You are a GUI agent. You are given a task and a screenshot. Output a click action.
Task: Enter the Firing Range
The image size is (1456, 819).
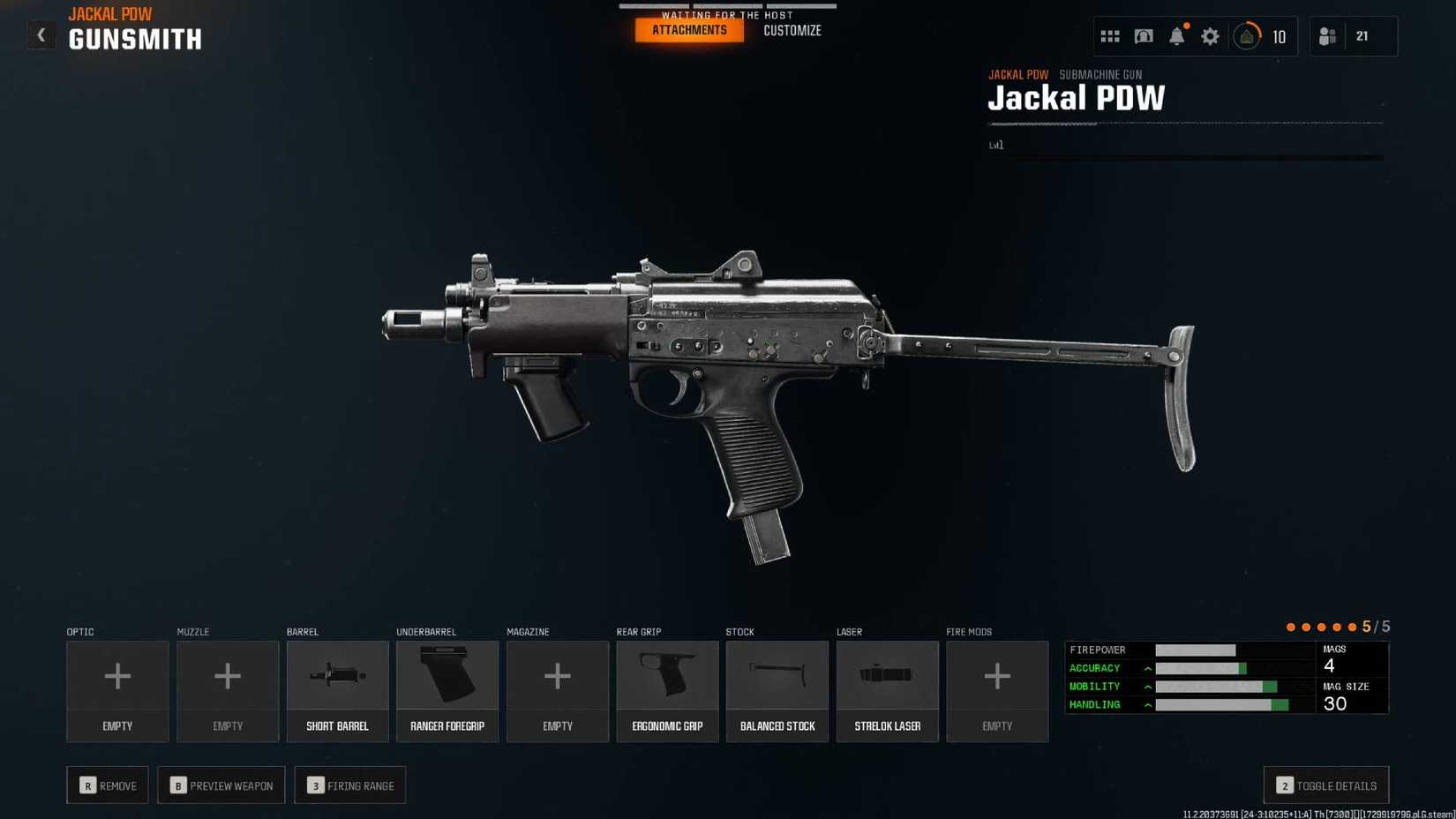350,785
